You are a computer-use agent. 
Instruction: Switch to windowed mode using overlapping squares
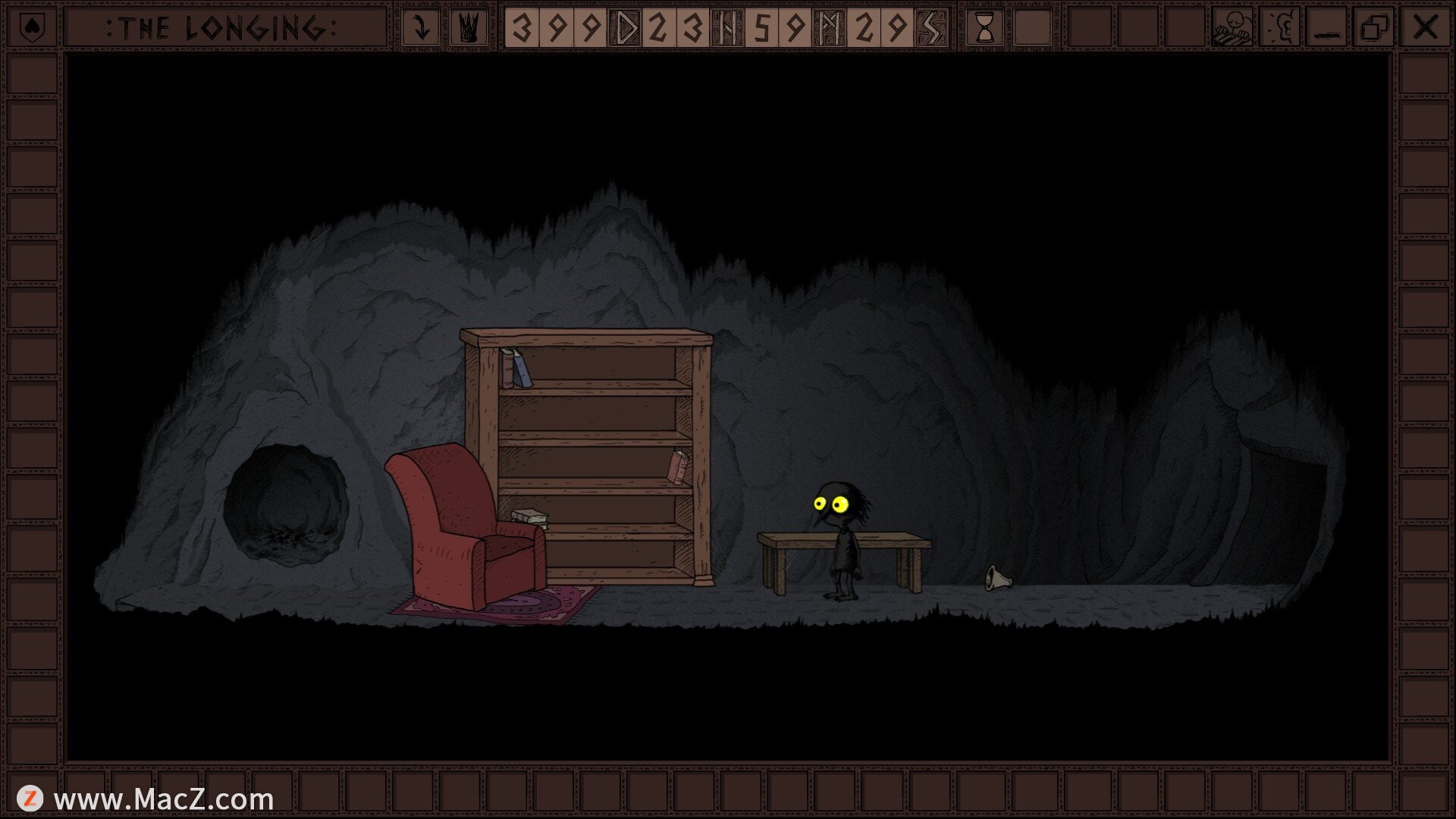point(1375,28)
